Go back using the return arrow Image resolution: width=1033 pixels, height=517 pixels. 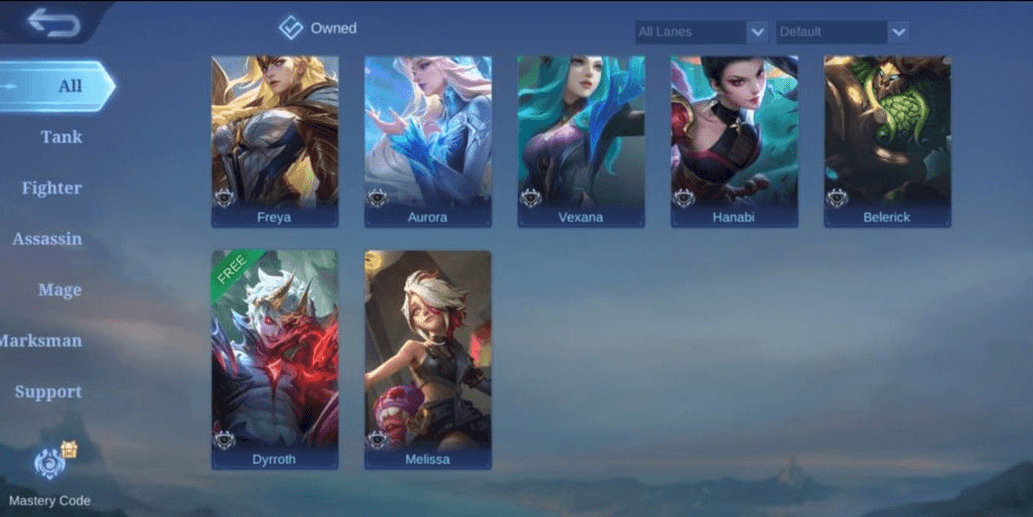pyautogui.click(x=52, y=22)
